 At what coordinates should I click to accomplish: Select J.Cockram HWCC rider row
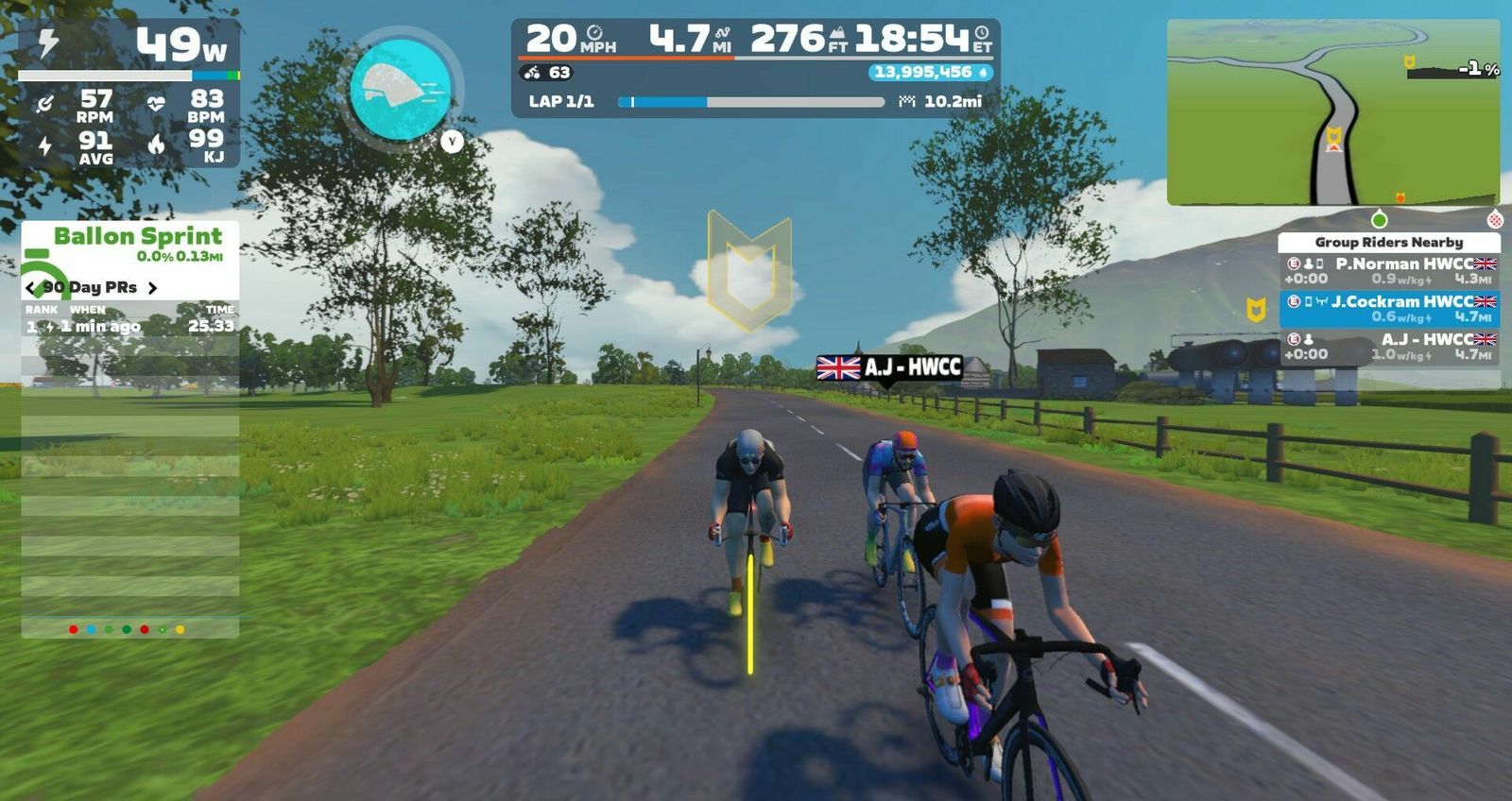click(1389, 309)
